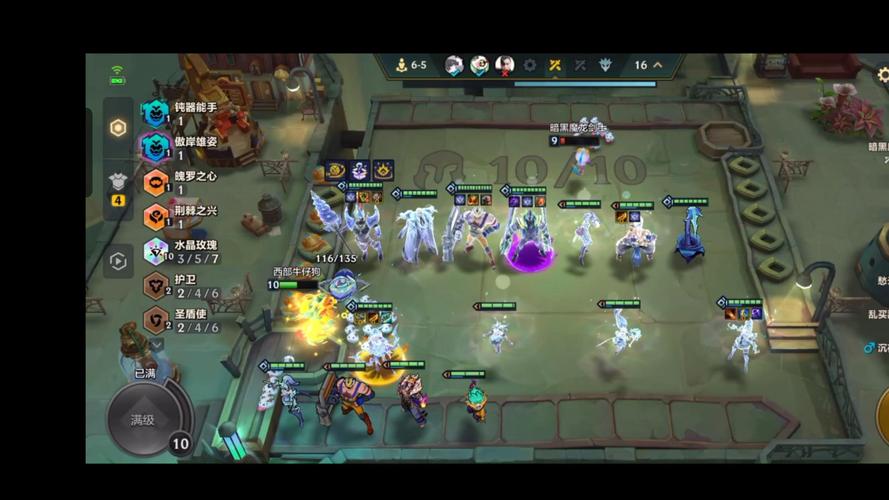This screenshot has height=500, width=889.
Task: Select the dragon head stage icon
Action: tap(605, 66)
